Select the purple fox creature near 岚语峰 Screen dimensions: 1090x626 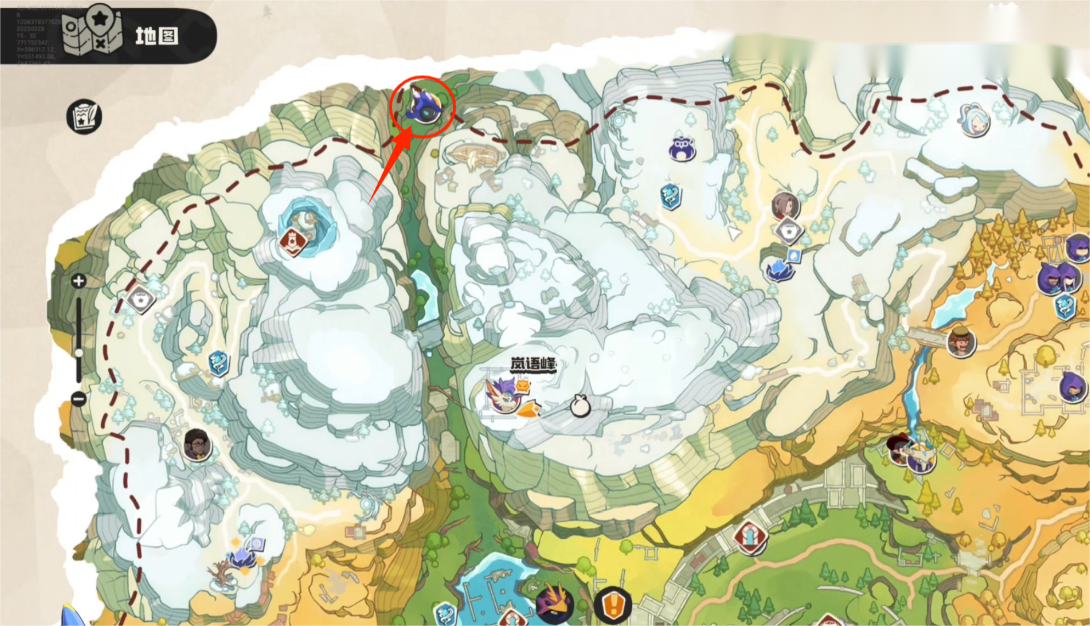pos(501,397)
